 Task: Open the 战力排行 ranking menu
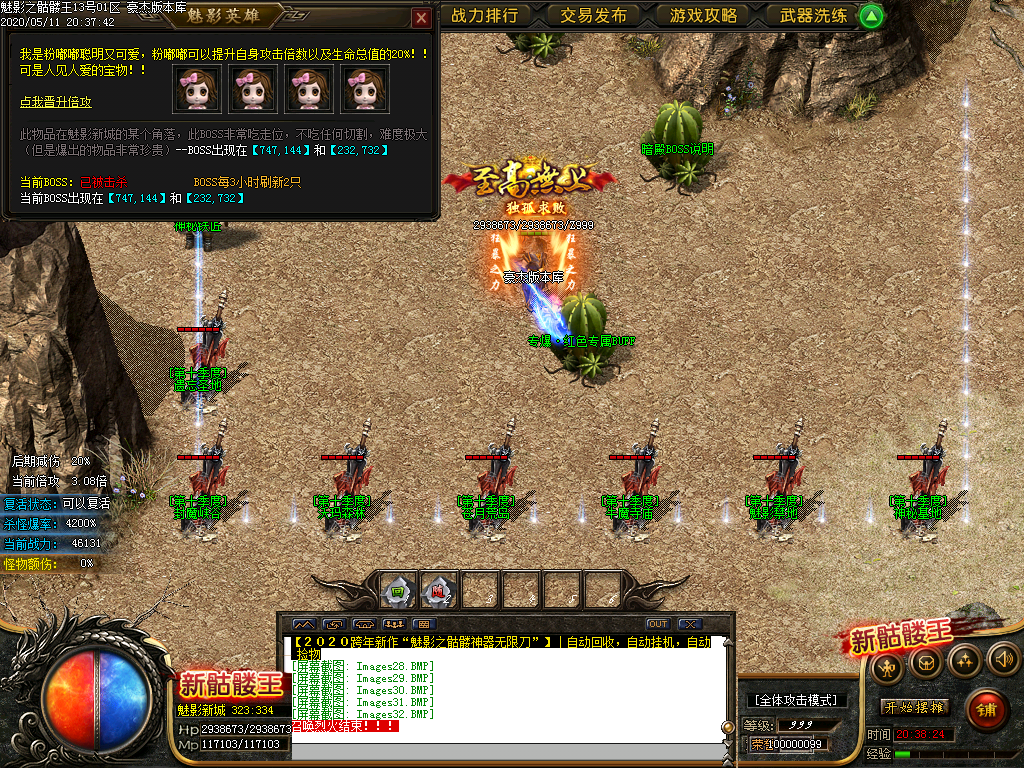tap(485, 15)
